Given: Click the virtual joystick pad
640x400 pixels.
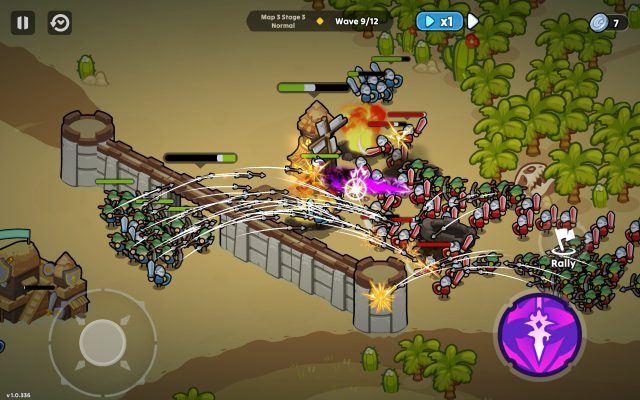Looking at the screenshot, I should (x=102, y=342).
